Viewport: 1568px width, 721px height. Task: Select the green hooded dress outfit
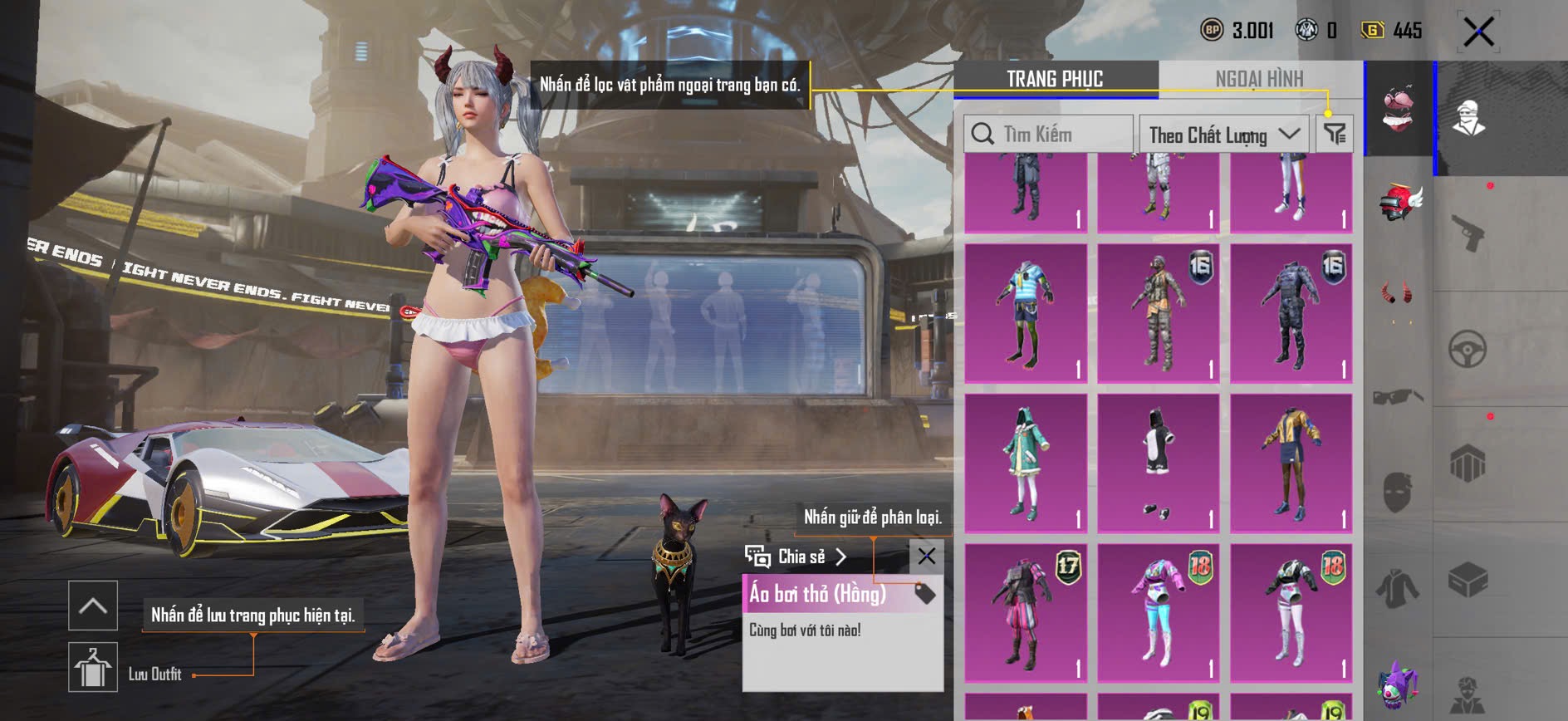tap(1026, 463)
